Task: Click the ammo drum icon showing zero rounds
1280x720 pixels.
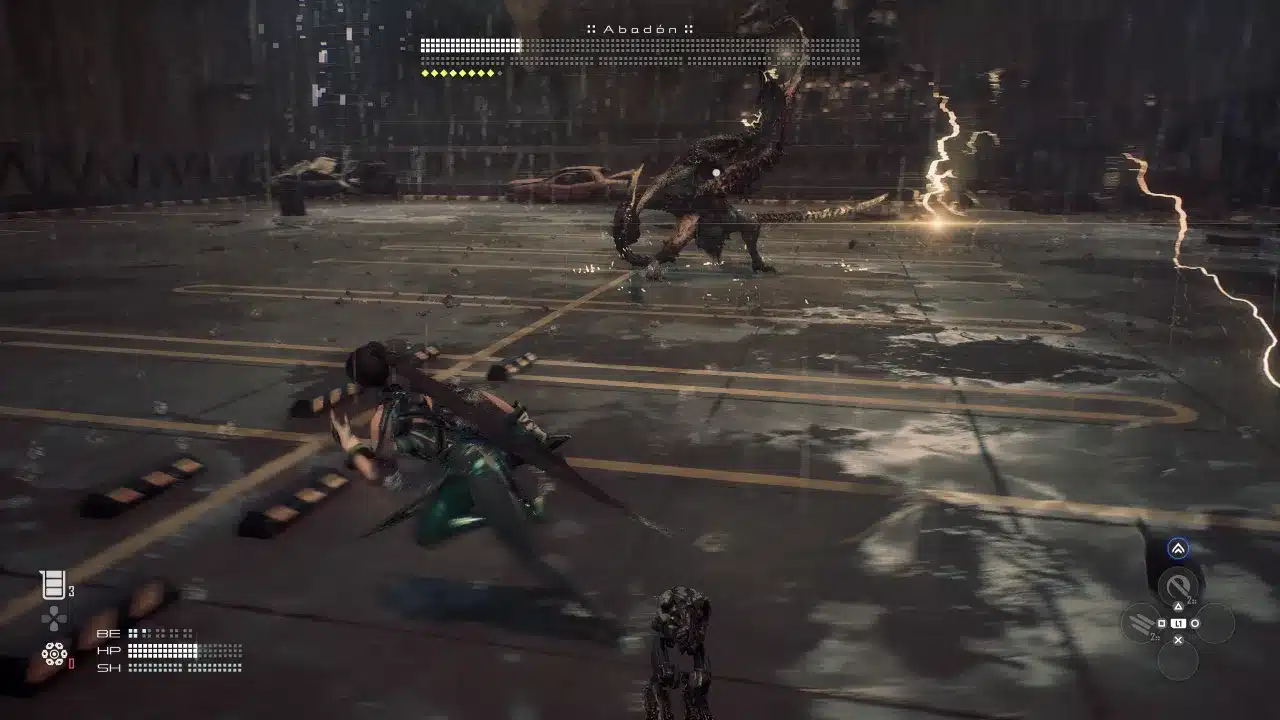Action: (x=55, y=654)
